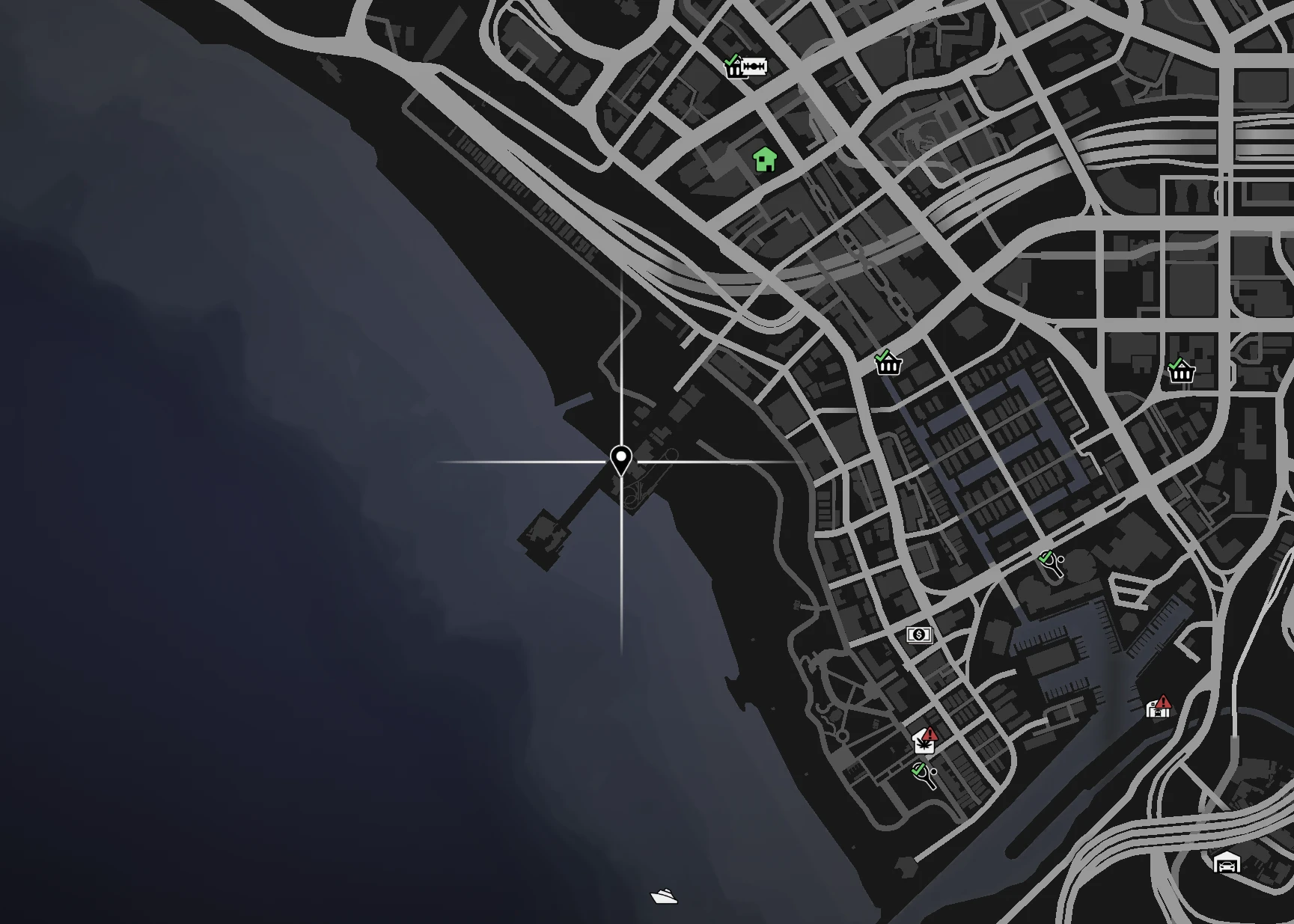Click the dollar bill cash marker
Image resolution: width=1294 pixels, height=924 pixels.
point(919,635)
